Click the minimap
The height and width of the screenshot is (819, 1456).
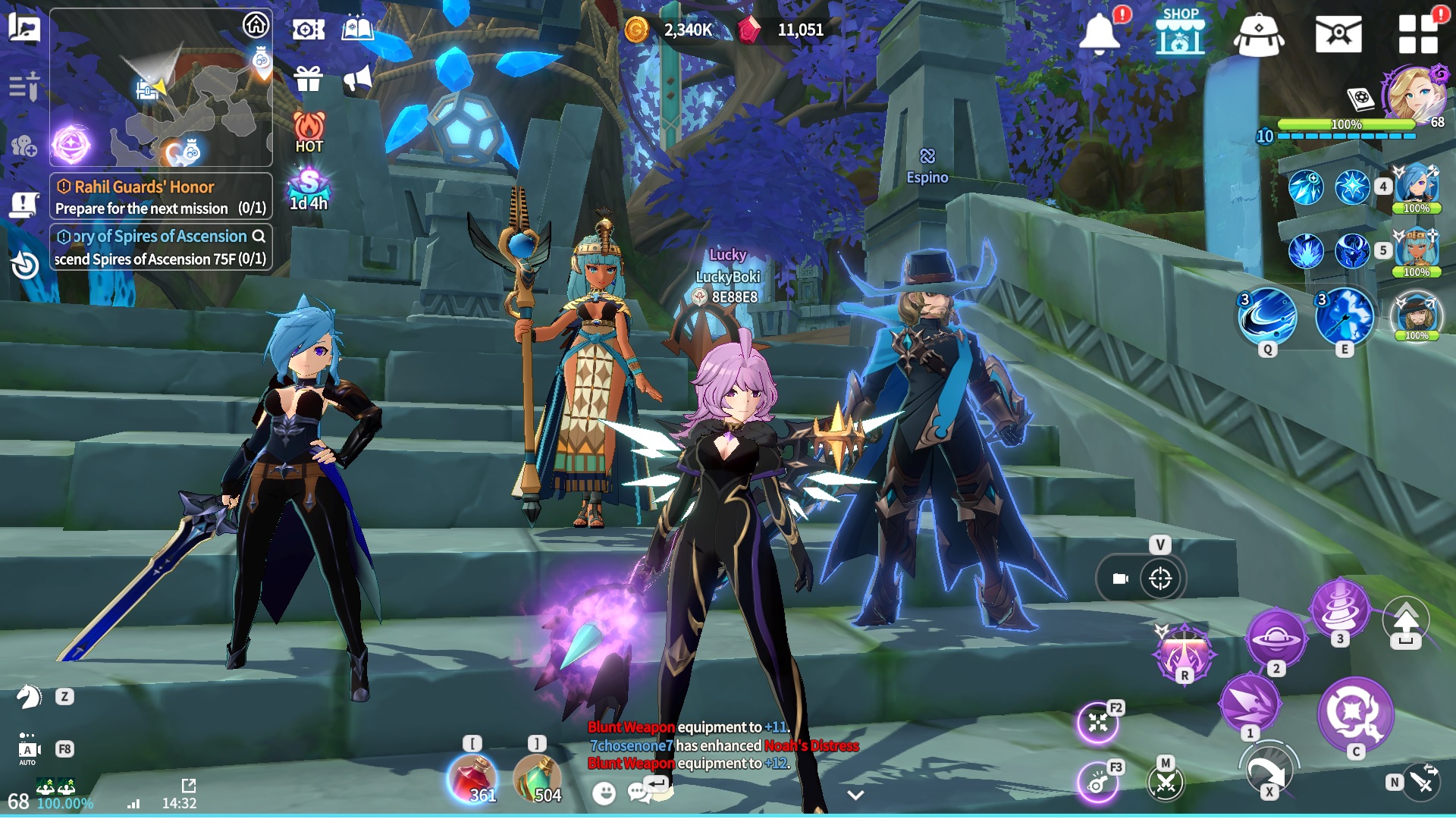tap(161, 87)
